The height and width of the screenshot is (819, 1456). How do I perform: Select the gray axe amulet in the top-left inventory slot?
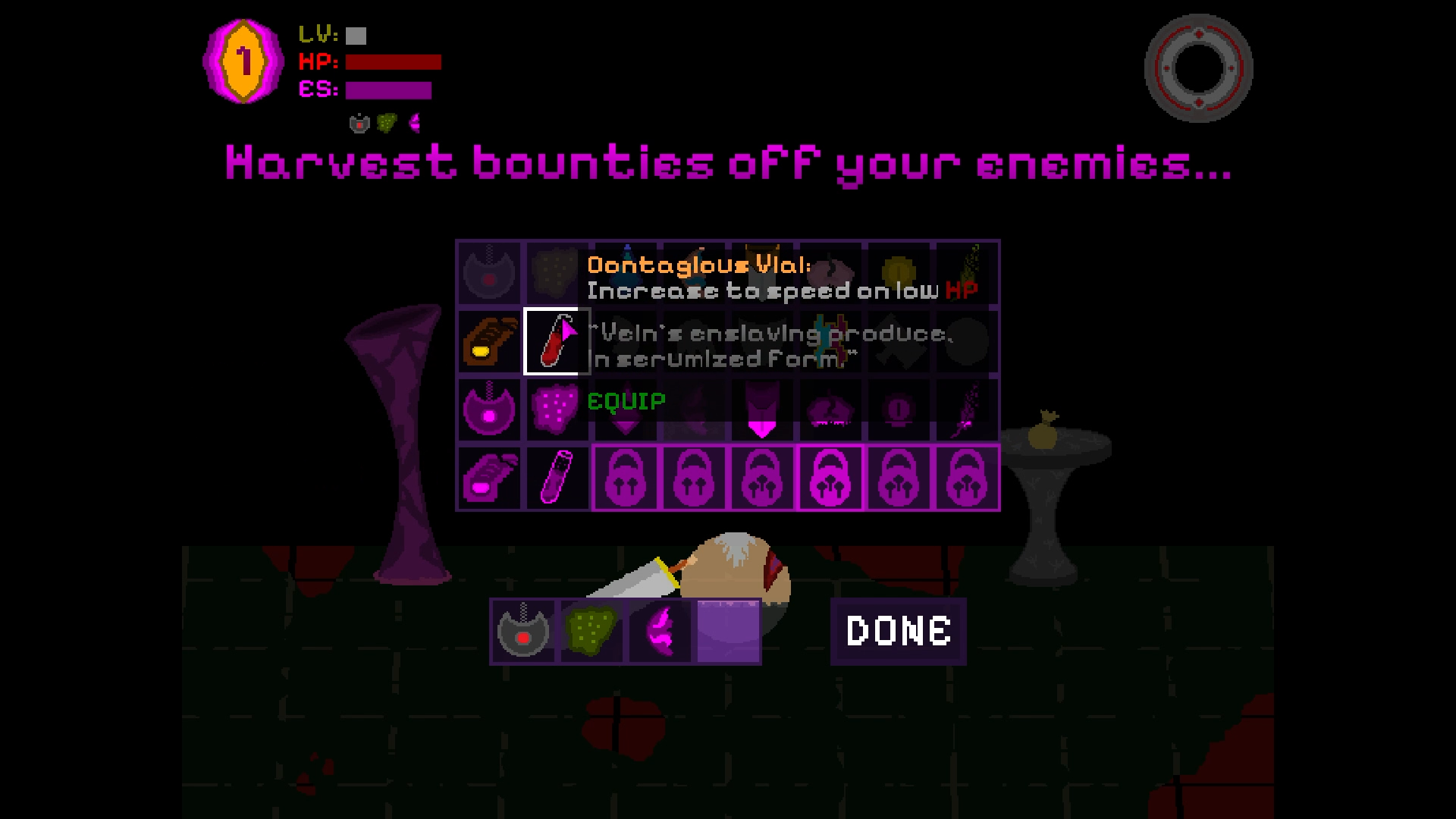(489, 273)
